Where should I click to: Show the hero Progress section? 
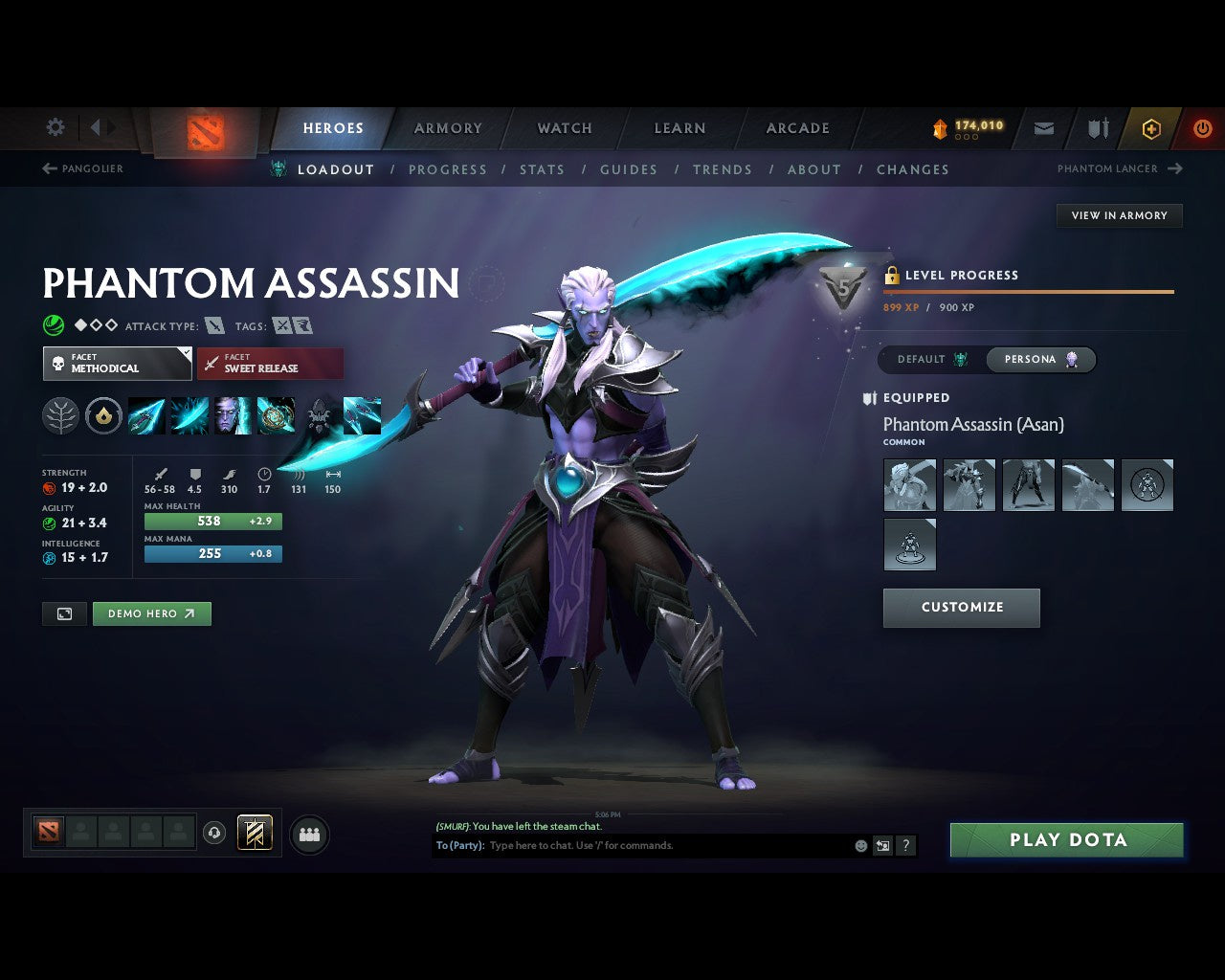[x=448, y=169]
